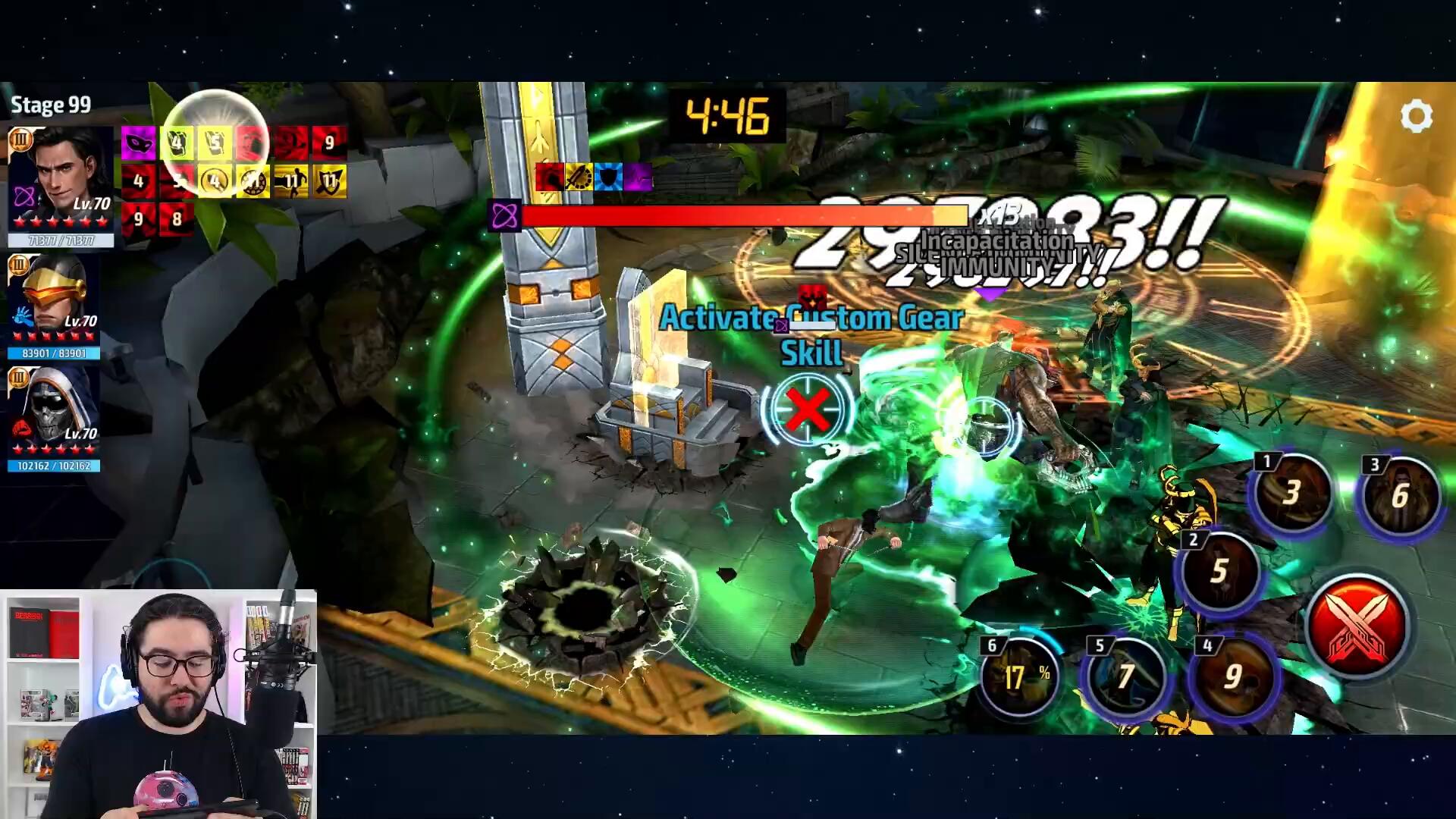Open the settings gear menu
The image size is (1456, 819).
click(x=1415, y=117)
